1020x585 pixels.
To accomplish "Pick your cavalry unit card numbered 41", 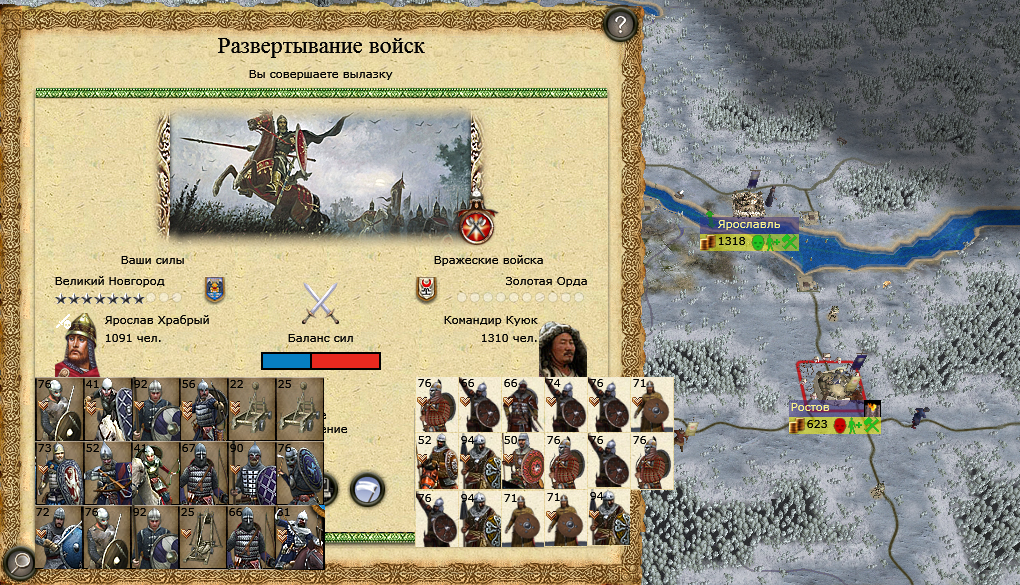I will coord(108,409).
